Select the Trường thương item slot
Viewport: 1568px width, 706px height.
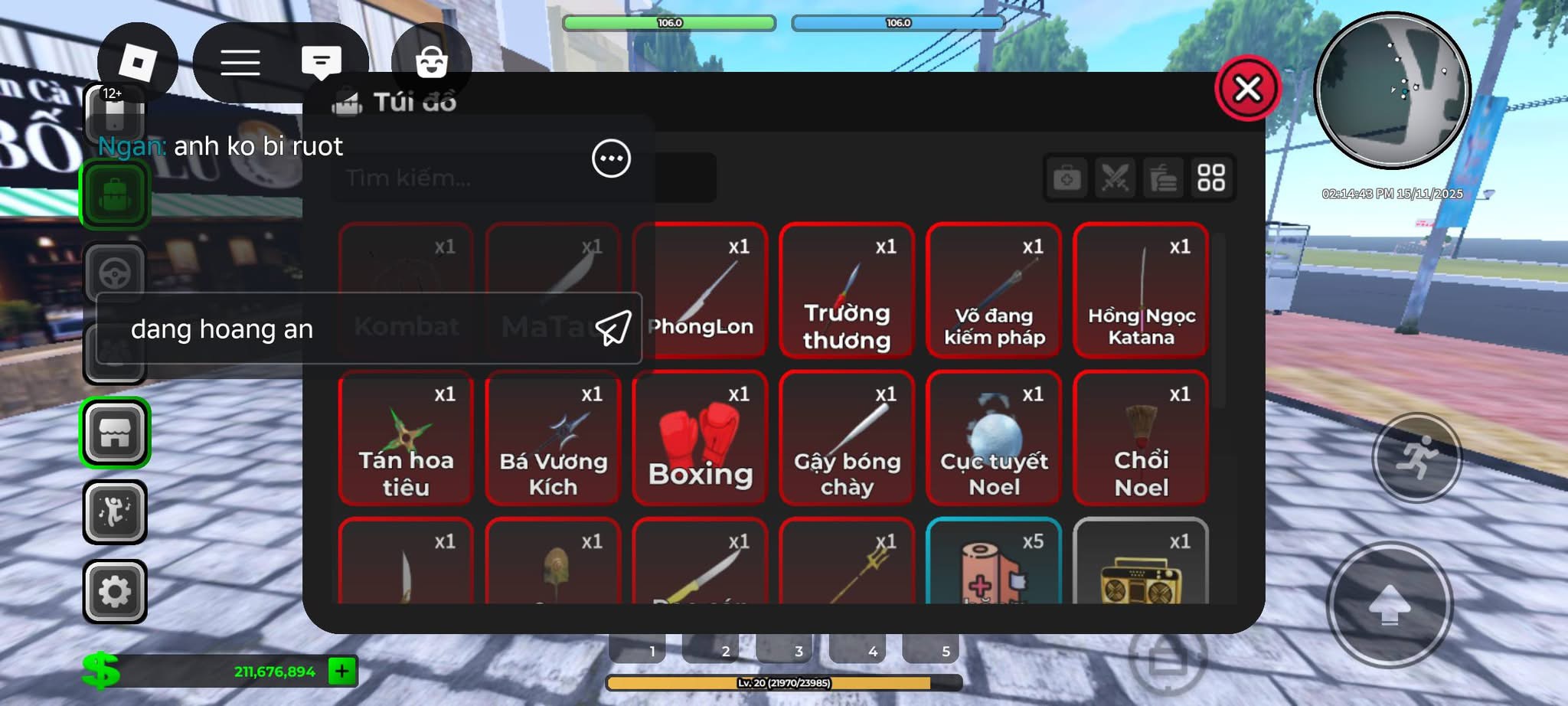click(x=846, y=290)
